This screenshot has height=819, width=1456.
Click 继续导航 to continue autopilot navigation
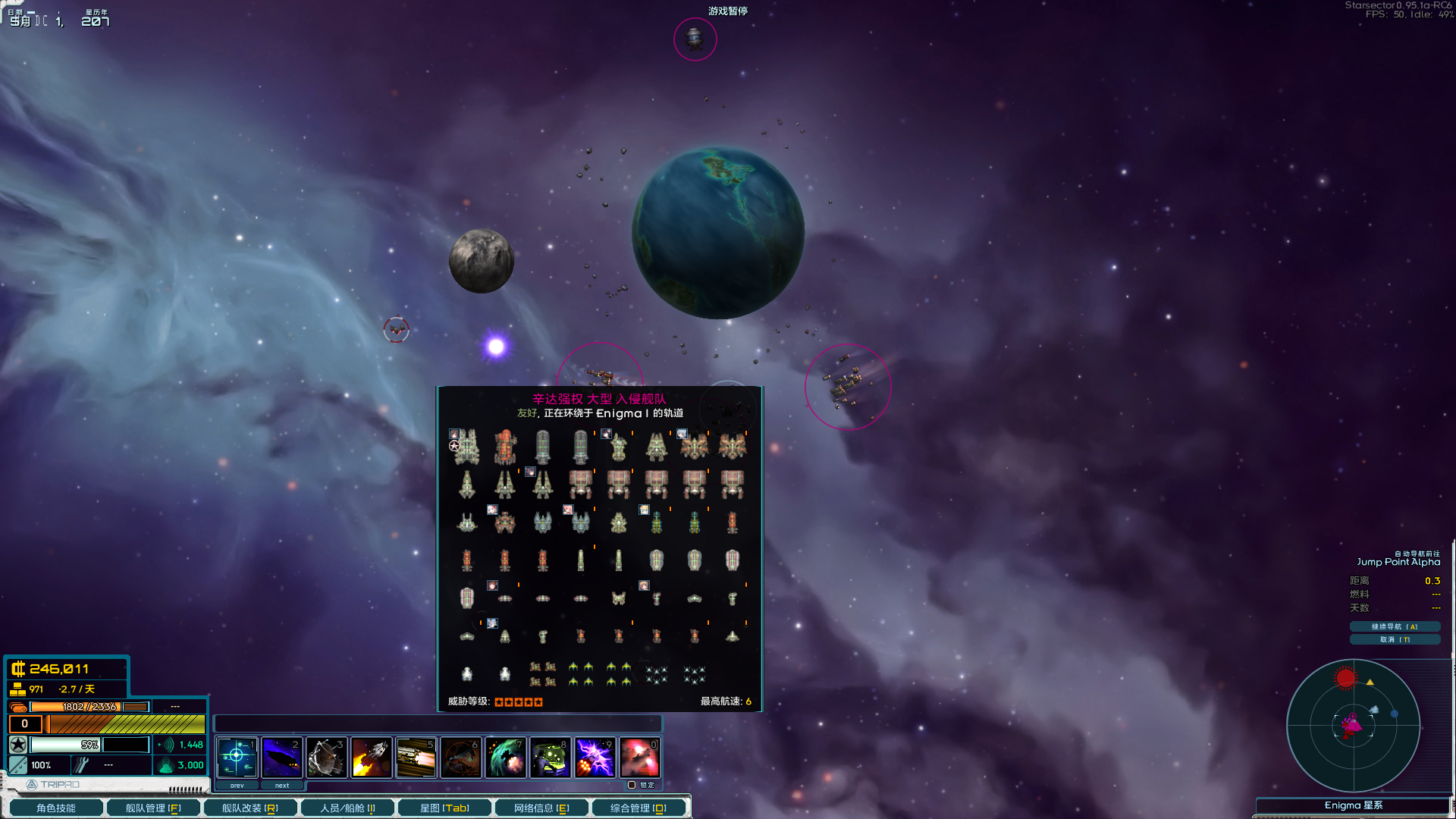click(1394, 626)
